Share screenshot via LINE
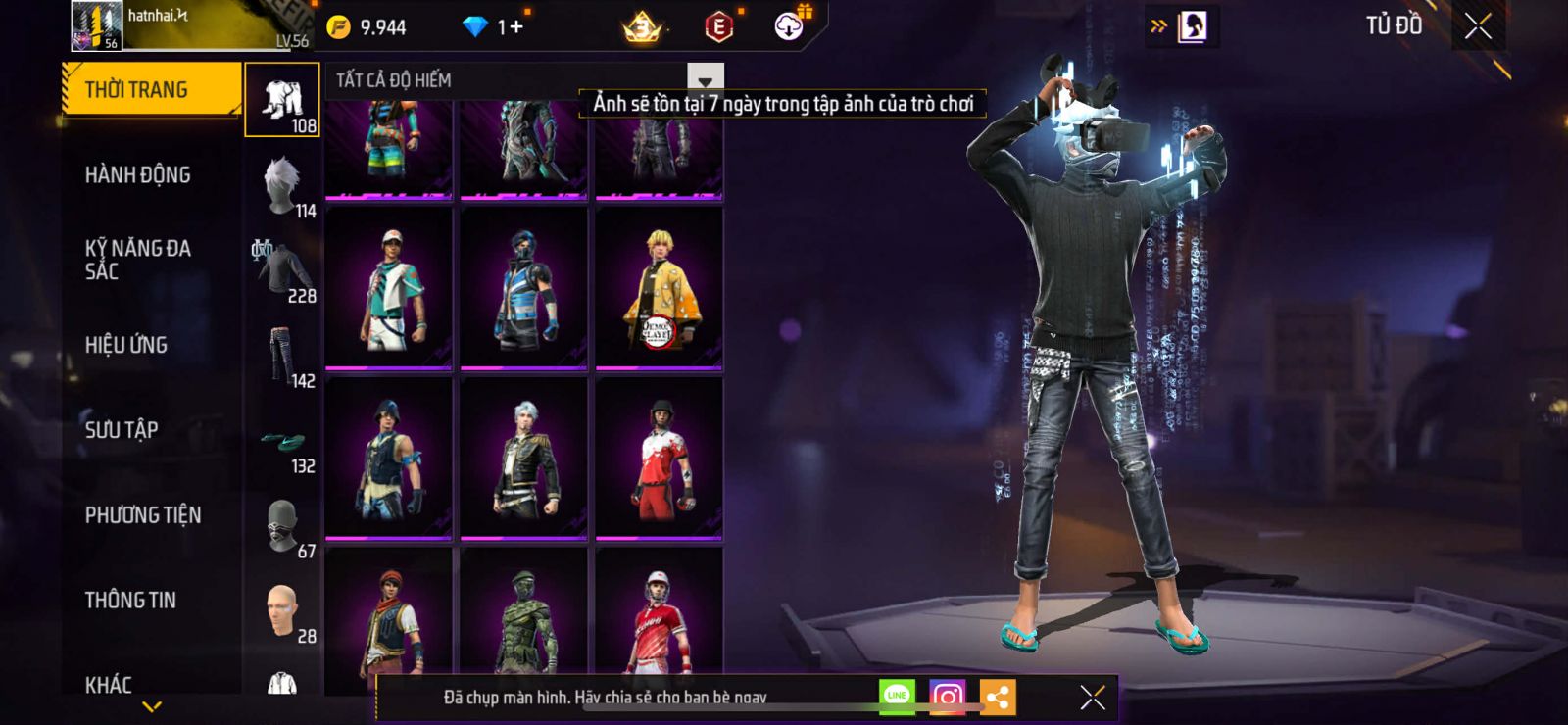Screen dimensions: 1568x725 tap(897, 697)
